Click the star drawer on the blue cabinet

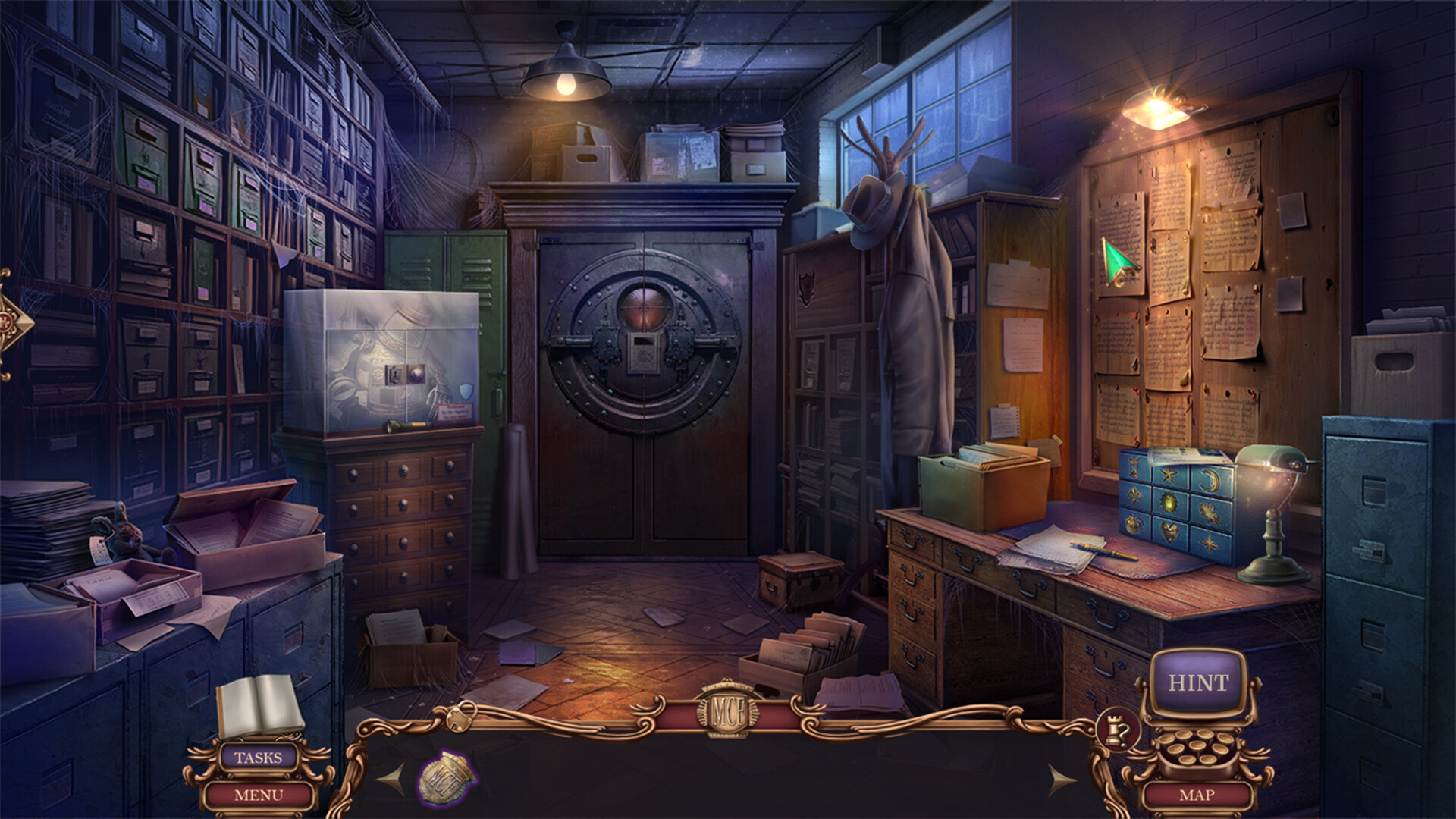pos(1168,474)
